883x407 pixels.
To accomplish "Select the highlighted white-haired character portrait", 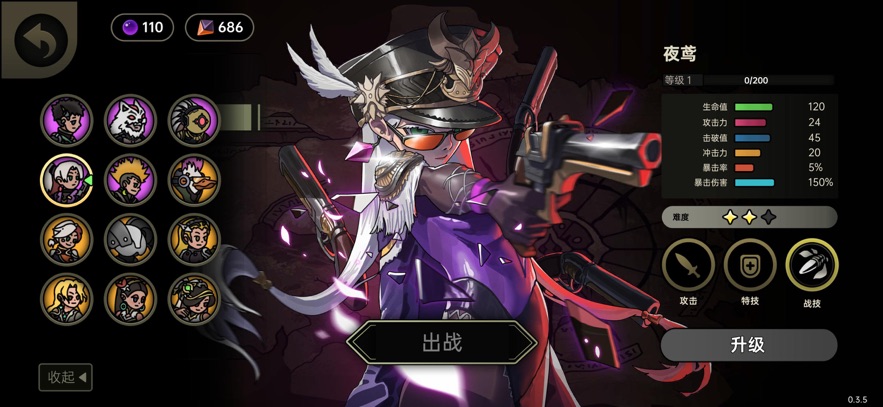I will click(66, 179).
